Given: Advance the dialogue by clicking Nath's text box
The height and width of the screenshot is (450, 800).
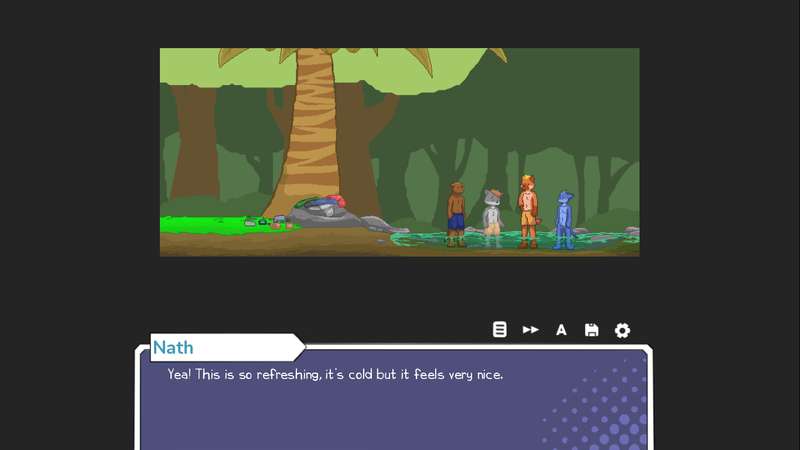Looking at the screenshot, I should (x=394, y=402).
